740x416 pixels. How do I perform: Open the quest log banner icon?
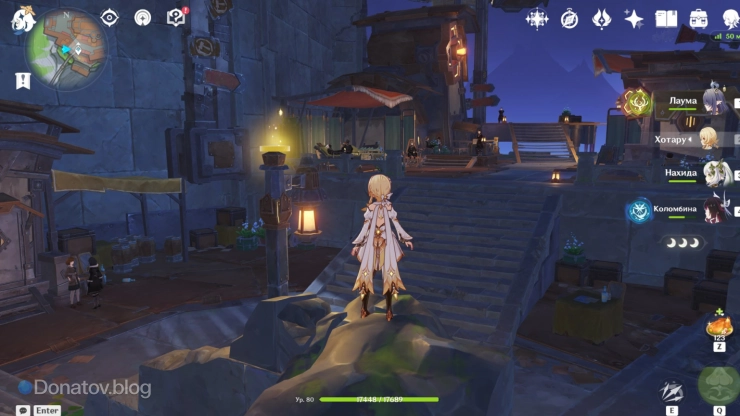tap(22, 81)
